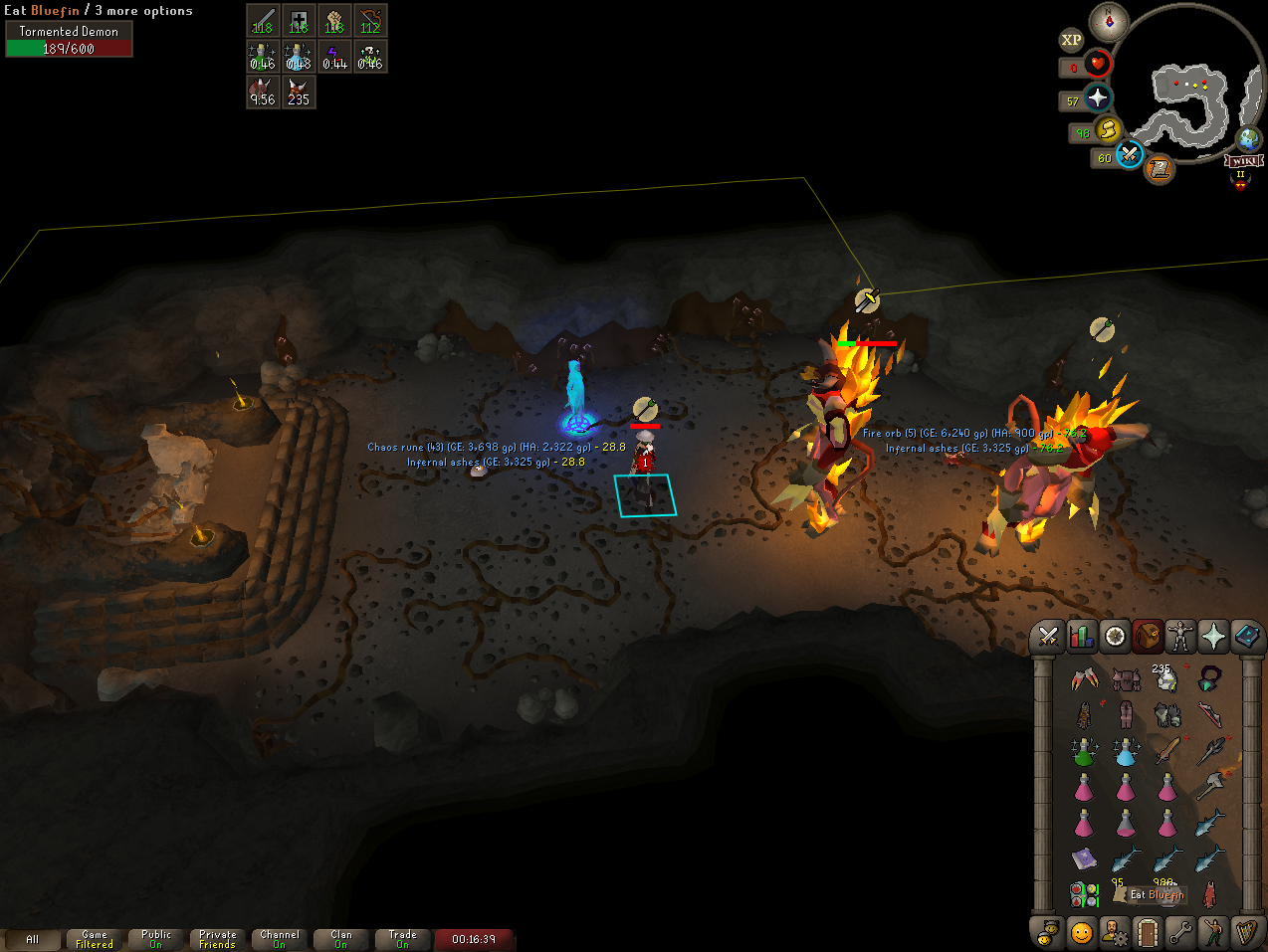Screen dimensions: 1268x952
Task: Open the world map globe
Action: pyautogui.click(x=1249, y=139)
